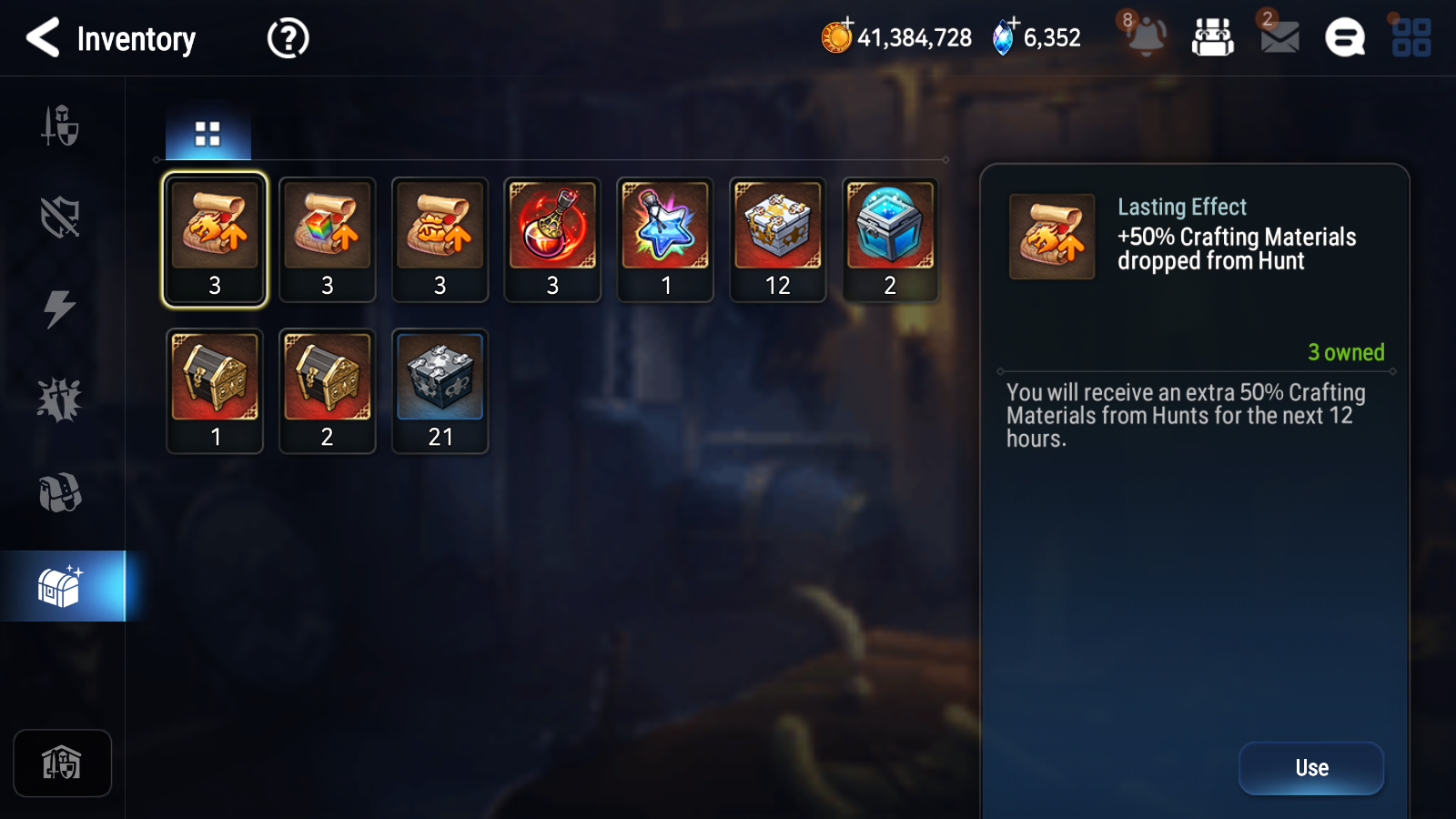Open the inventory storage icon in top bar
This screenshot has height=819, width=1456.
point(1214,38)
